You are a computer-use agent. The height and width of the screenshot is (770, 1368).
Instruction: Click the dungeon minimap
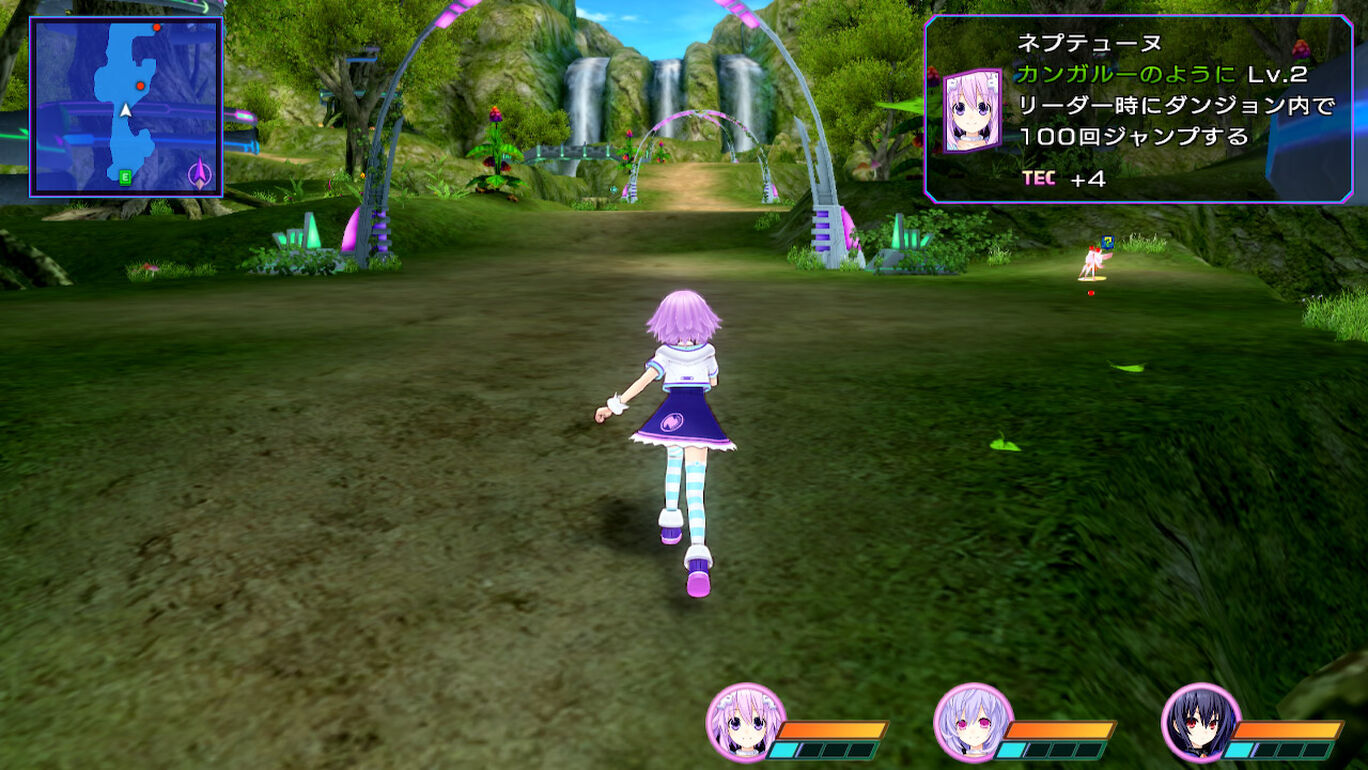126,106
